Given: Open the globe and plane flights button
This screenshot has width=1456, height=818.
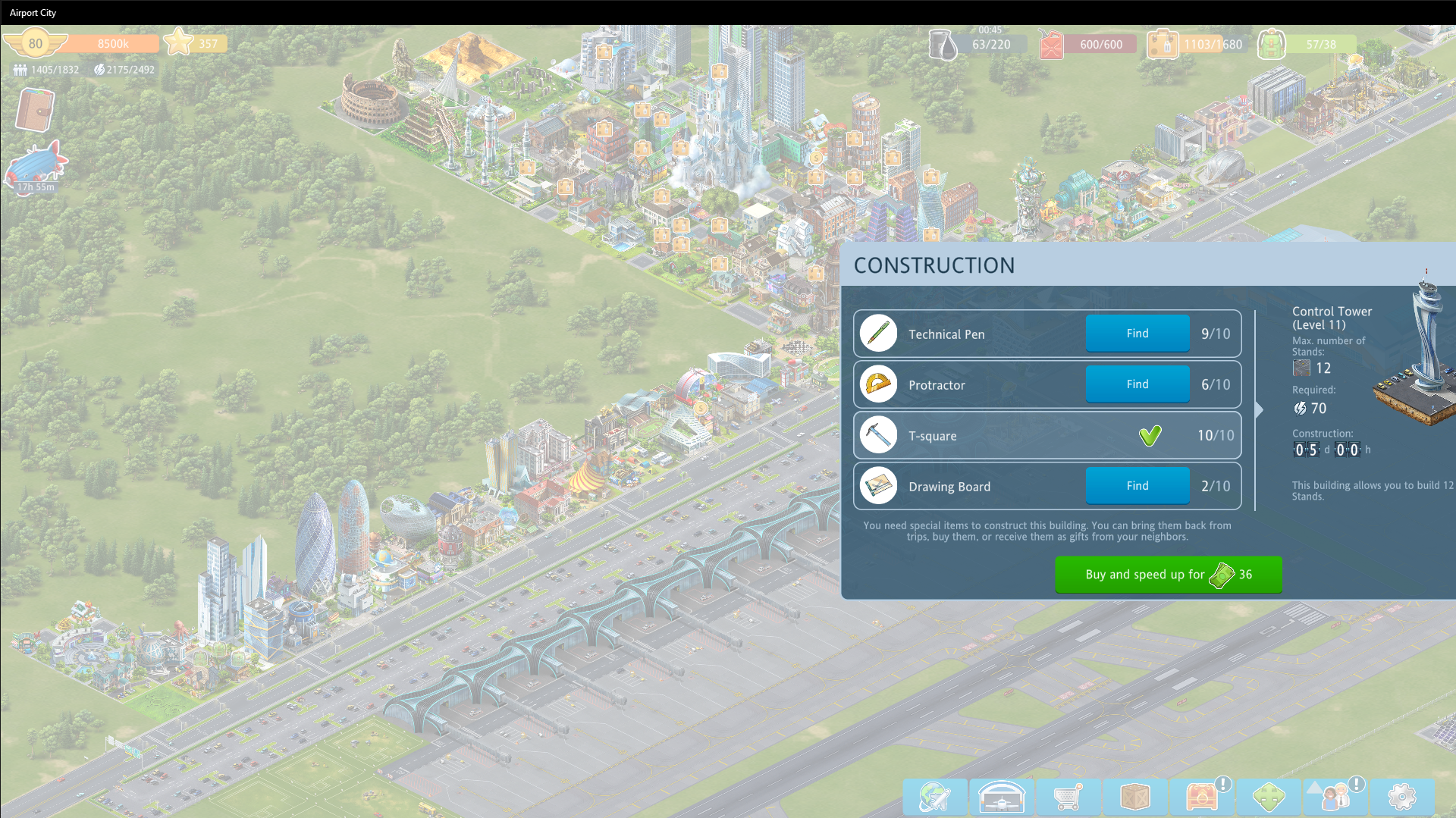Looking at the screenshot, I should pos(934,797).
